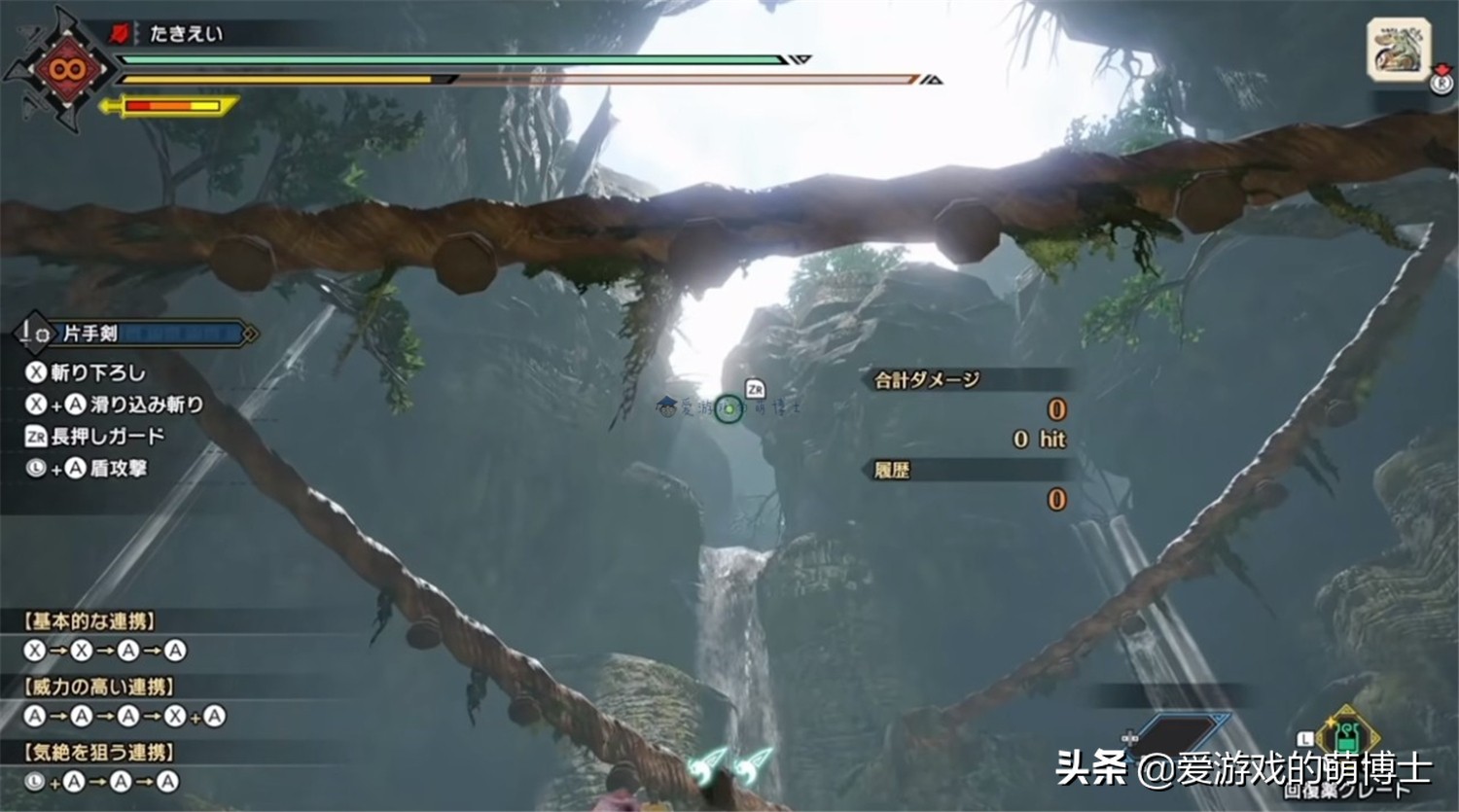
Task: Click the infinity quest timer emblem
Action: pyautogui.click(x=65, y=70)
